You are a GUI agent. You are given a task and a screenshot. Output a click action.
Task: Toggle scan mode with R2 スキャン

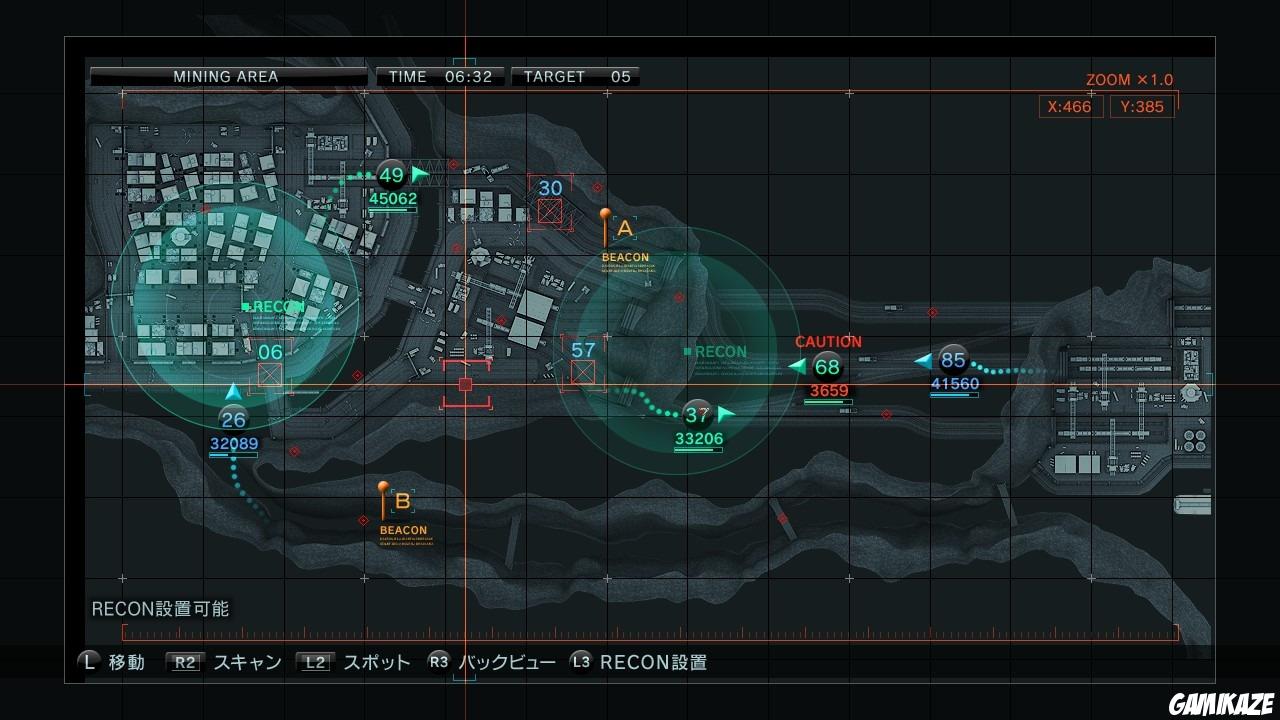pyautogui.click(x=219, y=662)
